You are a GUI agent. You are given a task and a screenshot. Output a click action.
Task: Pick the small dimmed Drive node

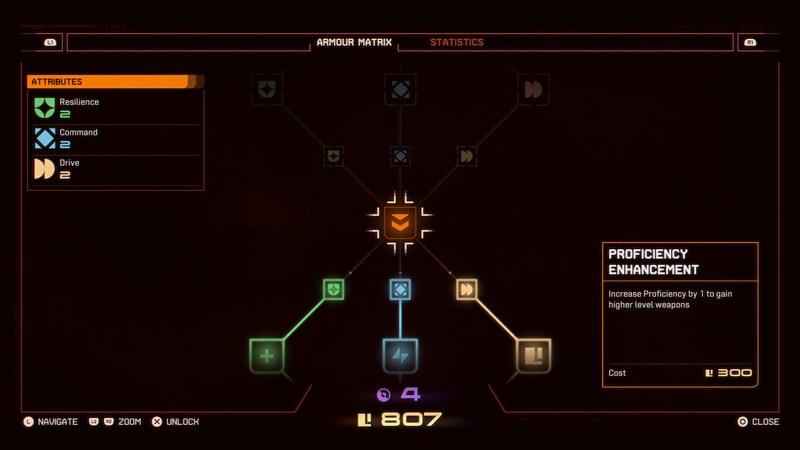click(x=466, y=156)
